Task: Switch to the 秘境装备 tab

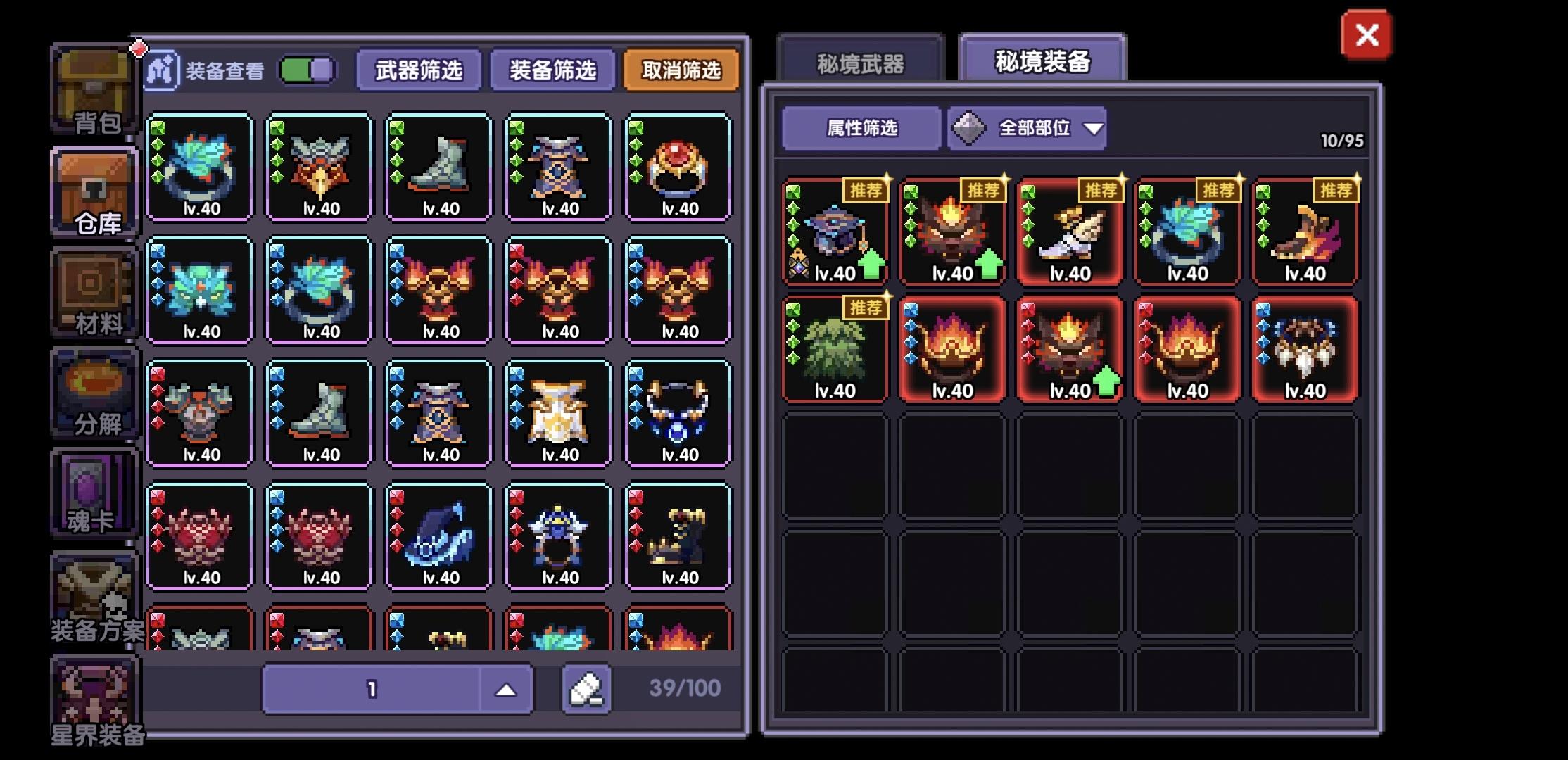Action: coord(1041,62)
